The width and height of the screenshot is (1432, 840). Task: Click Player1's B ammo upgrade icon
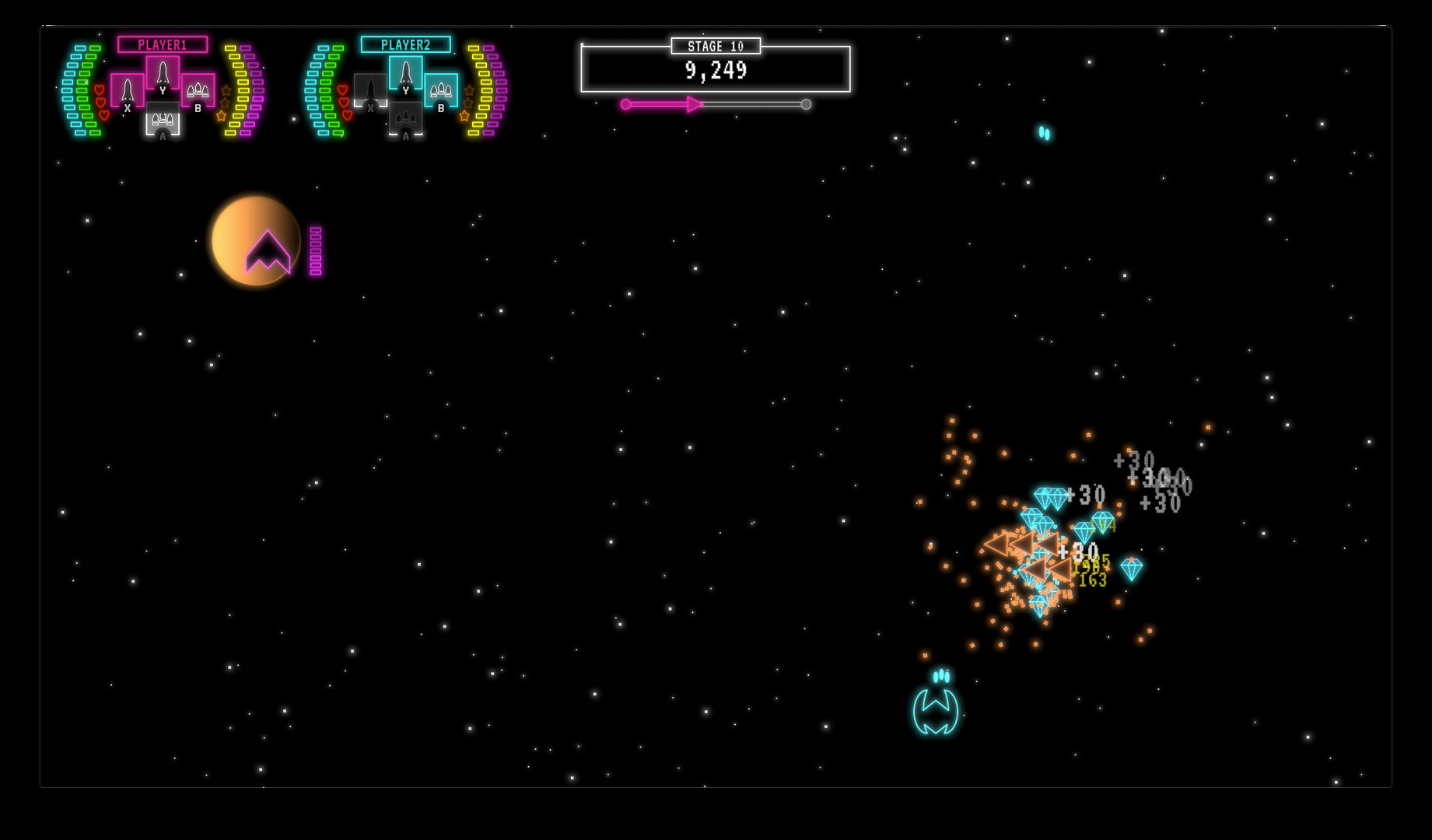(198, 91)
